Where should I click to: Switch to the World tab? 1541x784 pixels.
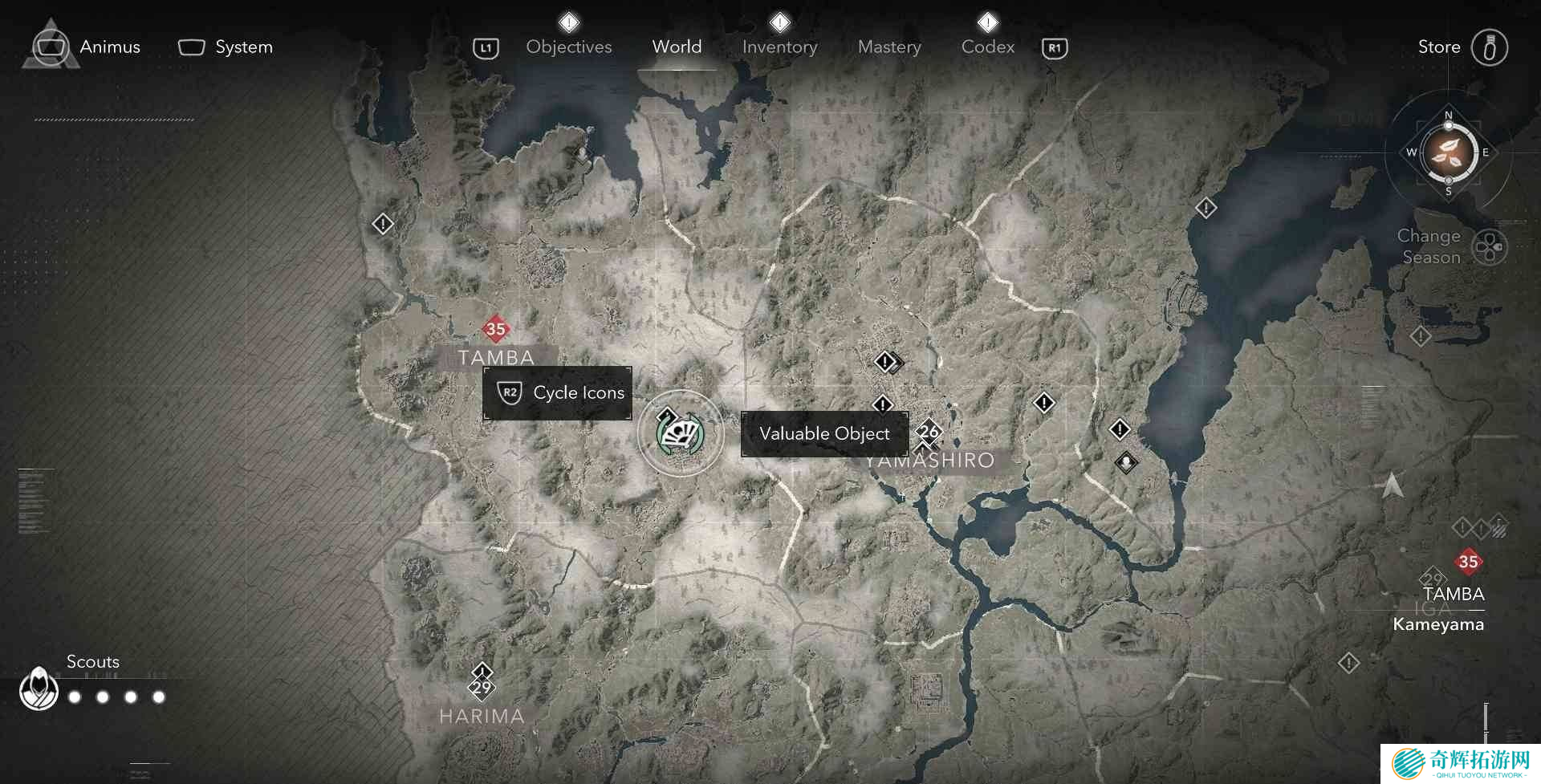click(x=677, y=47)
